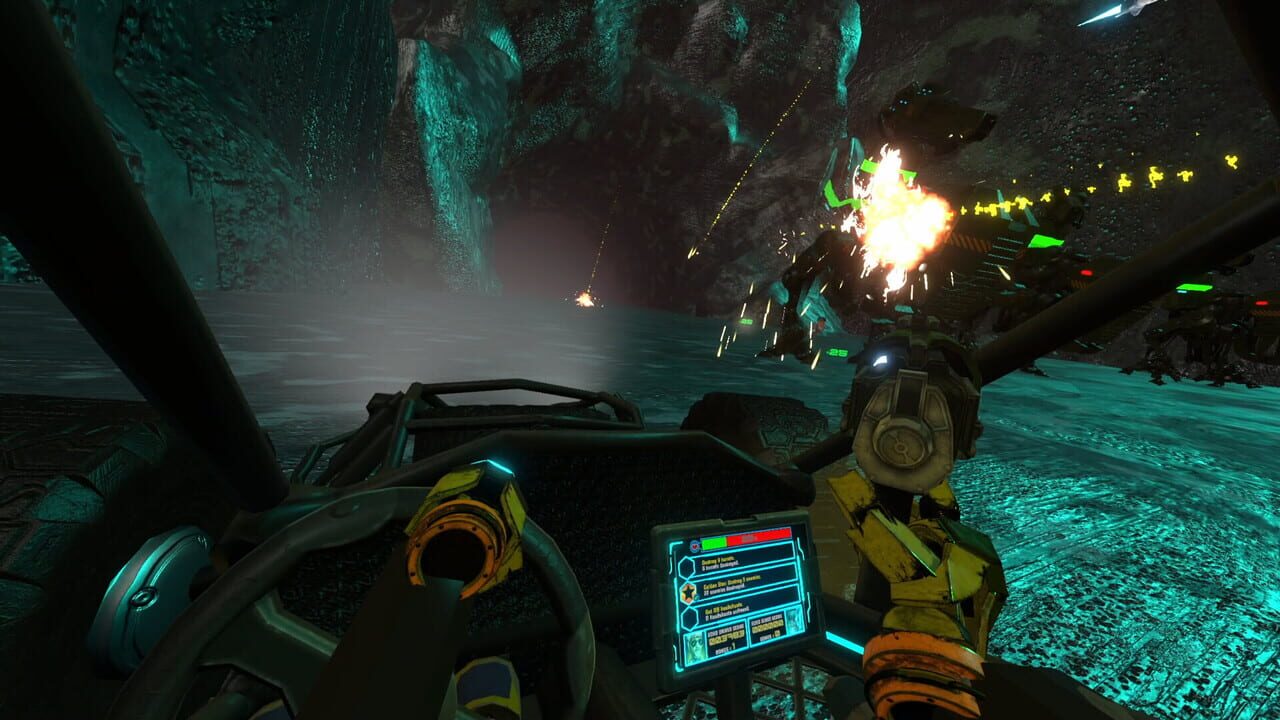Viewport: 1280px width, 720px height.
Task: Select the driver portrait icon on the score panel
Action: pyautogui.click(x=694, y=645)
